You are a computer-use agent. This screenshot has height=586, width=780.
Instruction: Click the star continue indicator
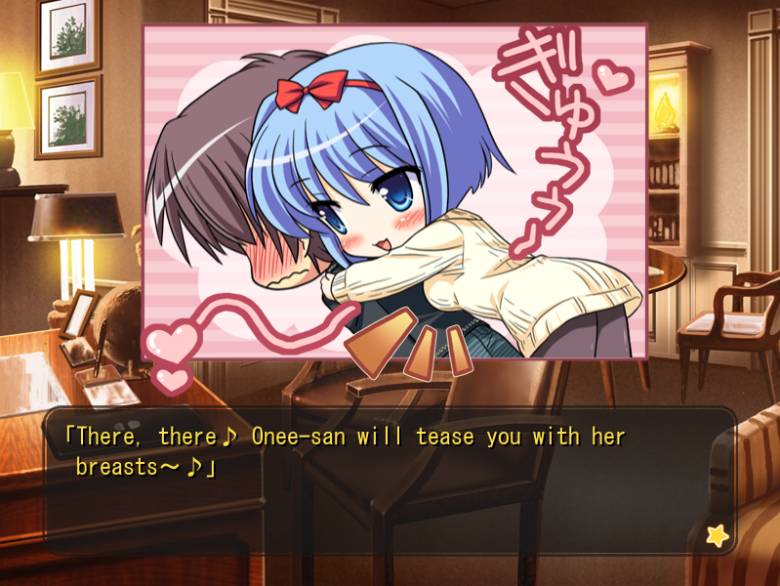(716, 535)
